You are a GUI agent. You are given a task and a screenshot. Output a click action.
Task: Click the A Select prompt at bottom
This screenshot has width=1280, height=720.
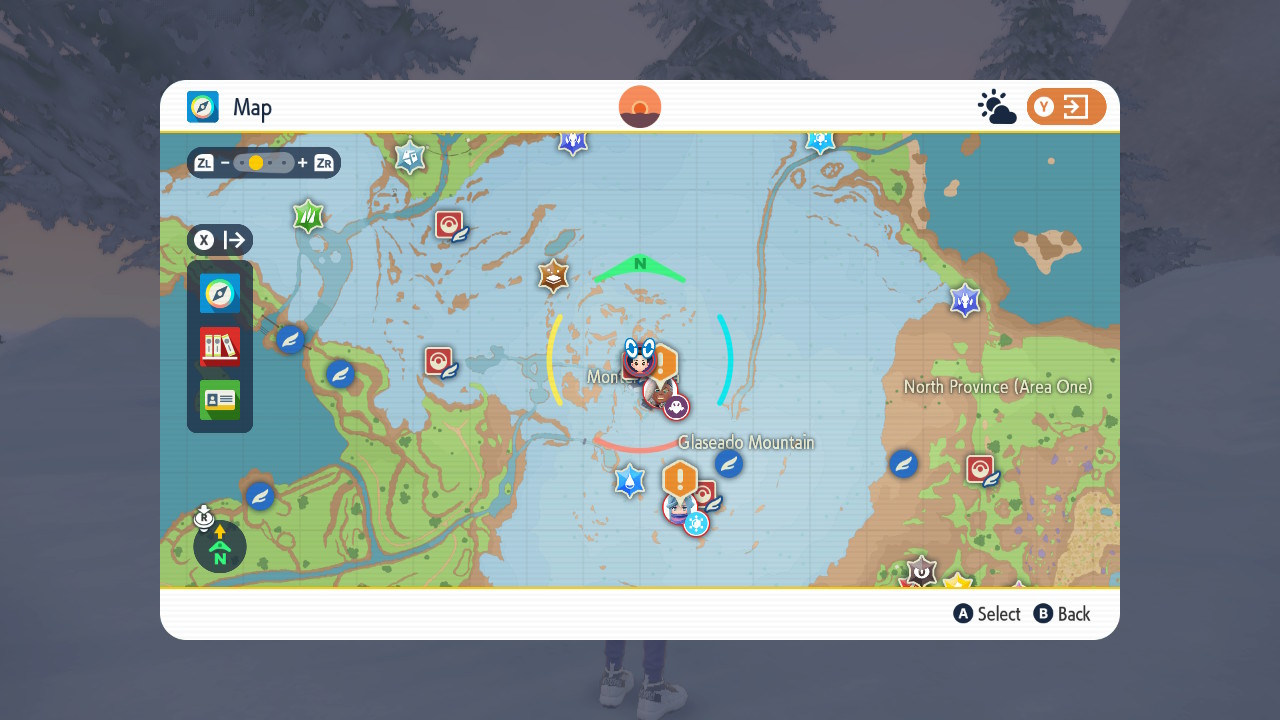987,613
